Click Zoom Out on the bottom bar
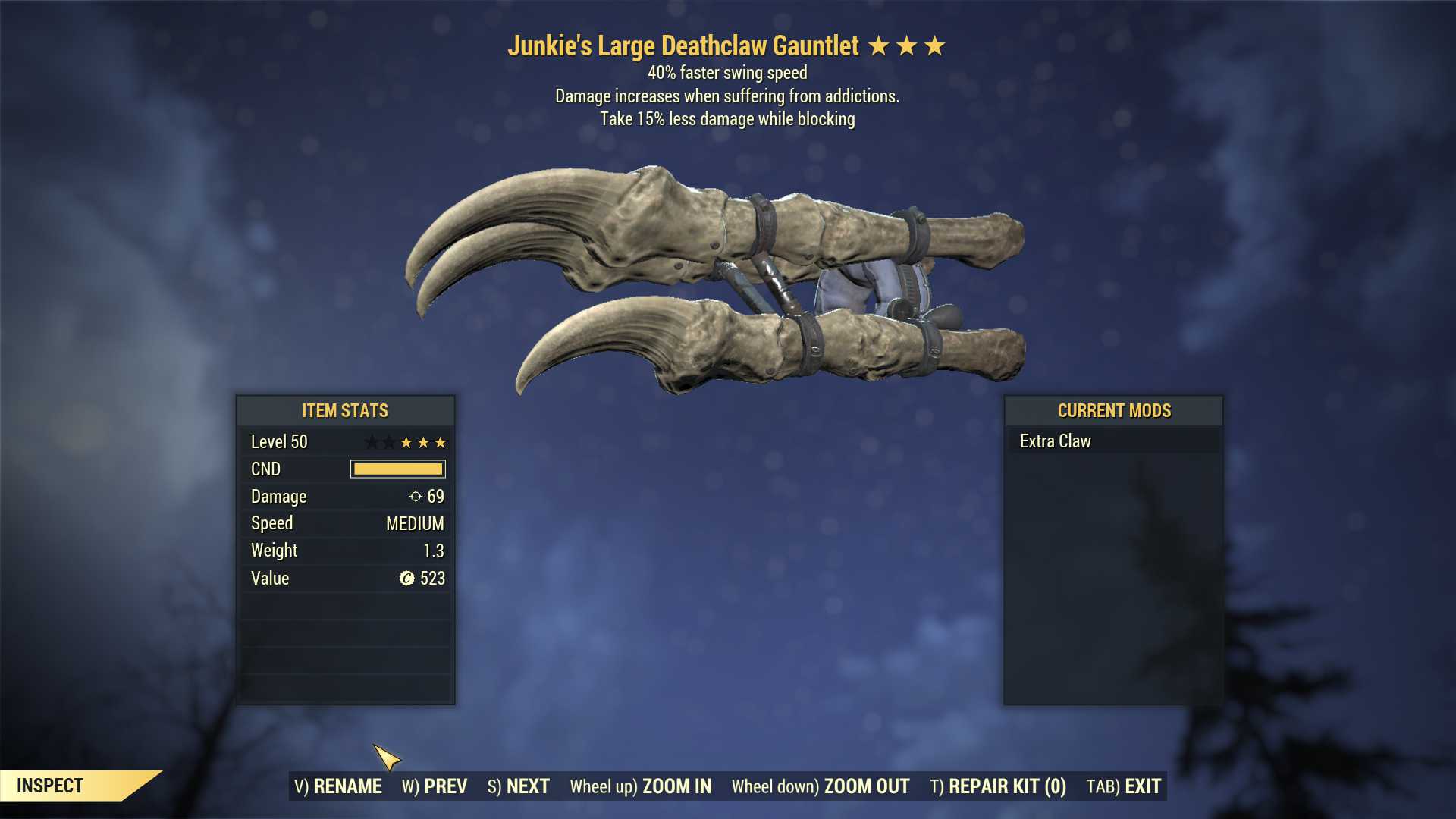This screenshot has width=1456, height=819. pos(821,786)
